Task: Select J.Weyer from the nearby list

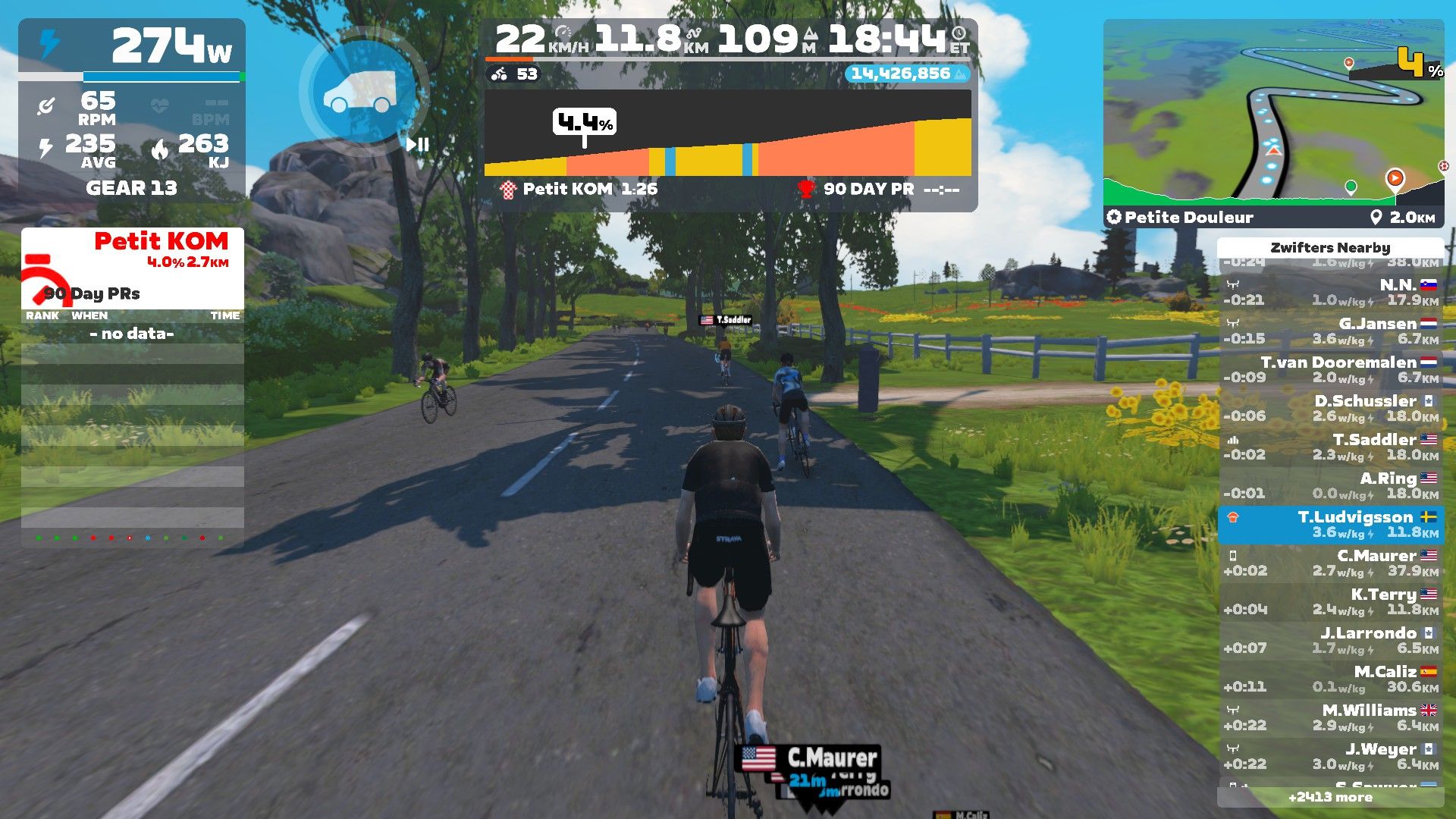Action: [x=1331, y=756]
